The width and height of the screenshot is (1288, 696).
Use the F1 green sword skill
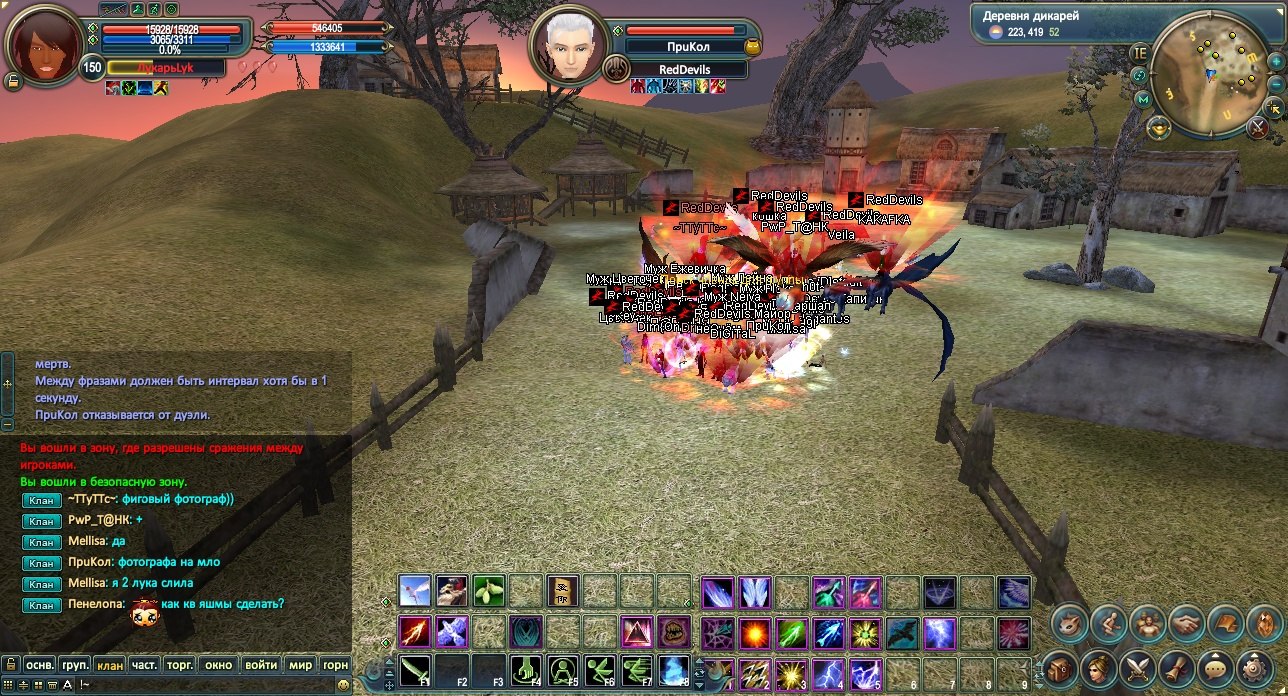tap(416, 670)
